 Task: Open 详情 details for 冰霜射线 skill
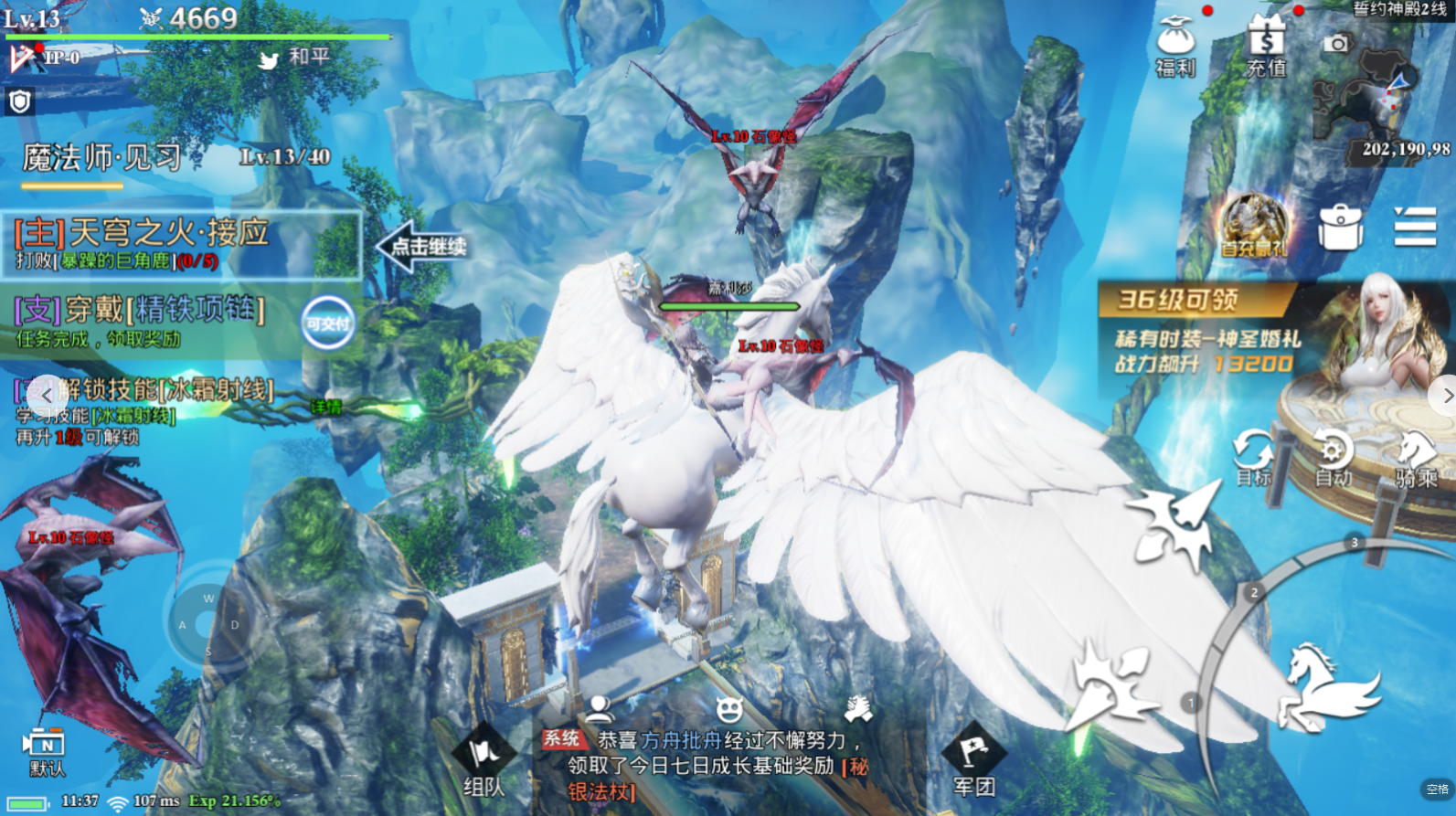pyautogui.click(x=325, y=407)
